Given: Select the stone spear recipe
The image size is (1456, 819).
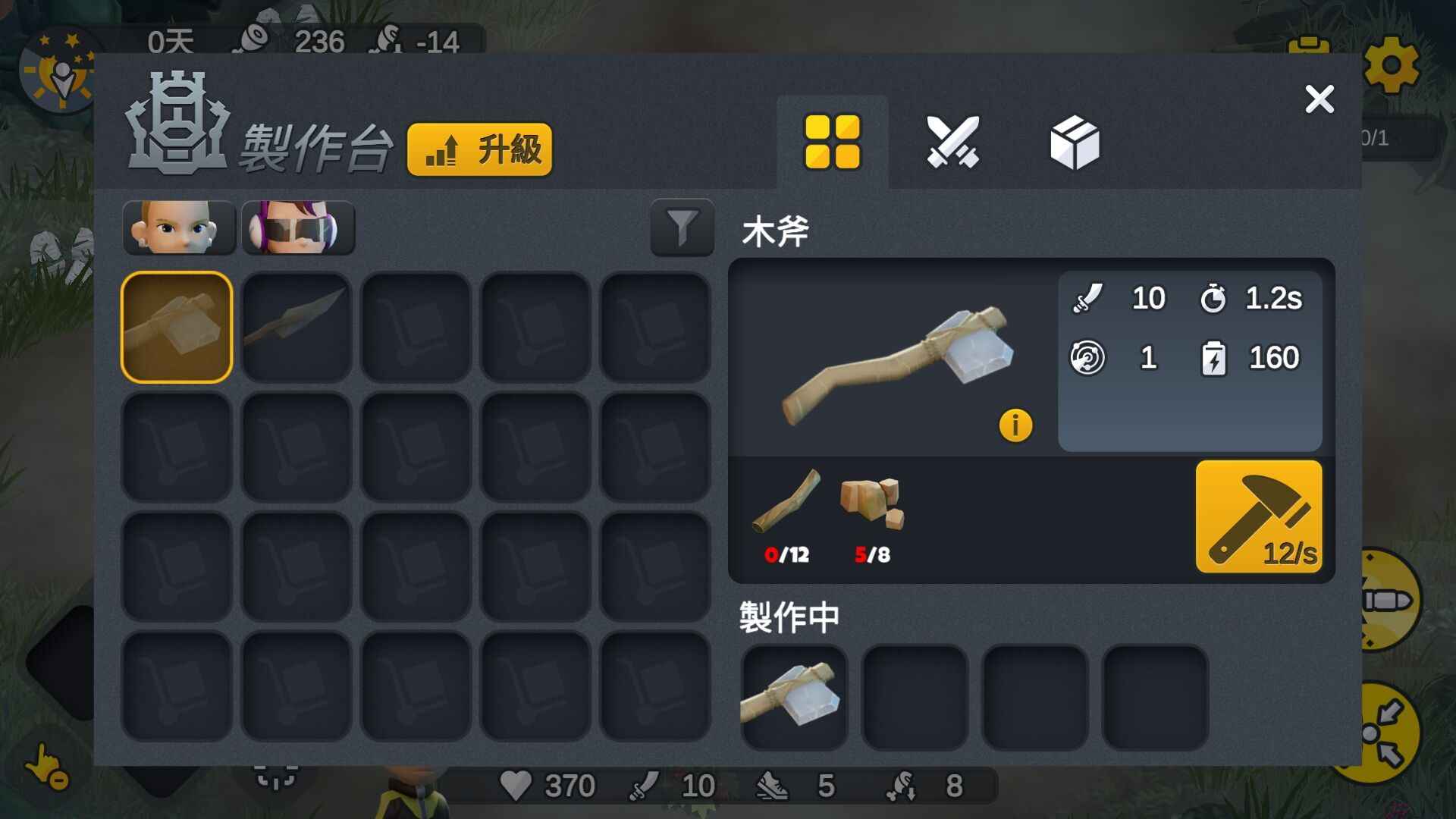Looking at the screenshot, I should click(x=296, y=325).
